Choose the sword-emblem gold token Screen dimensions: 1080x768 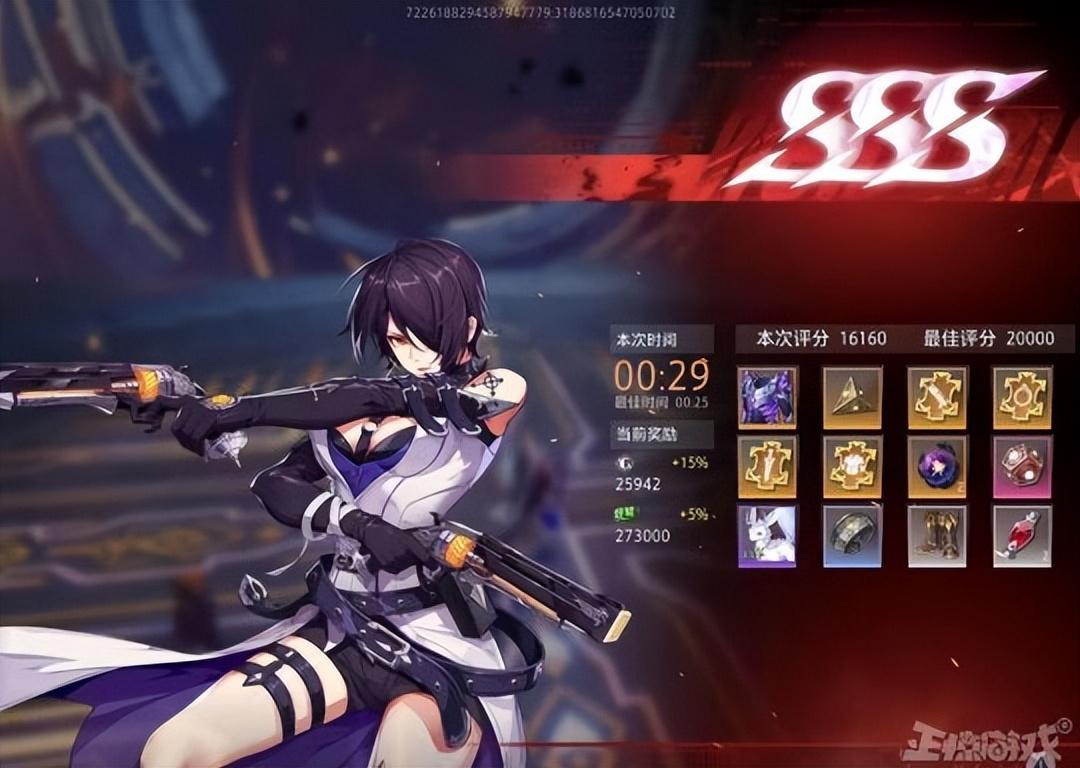click(x=937, y=397)
